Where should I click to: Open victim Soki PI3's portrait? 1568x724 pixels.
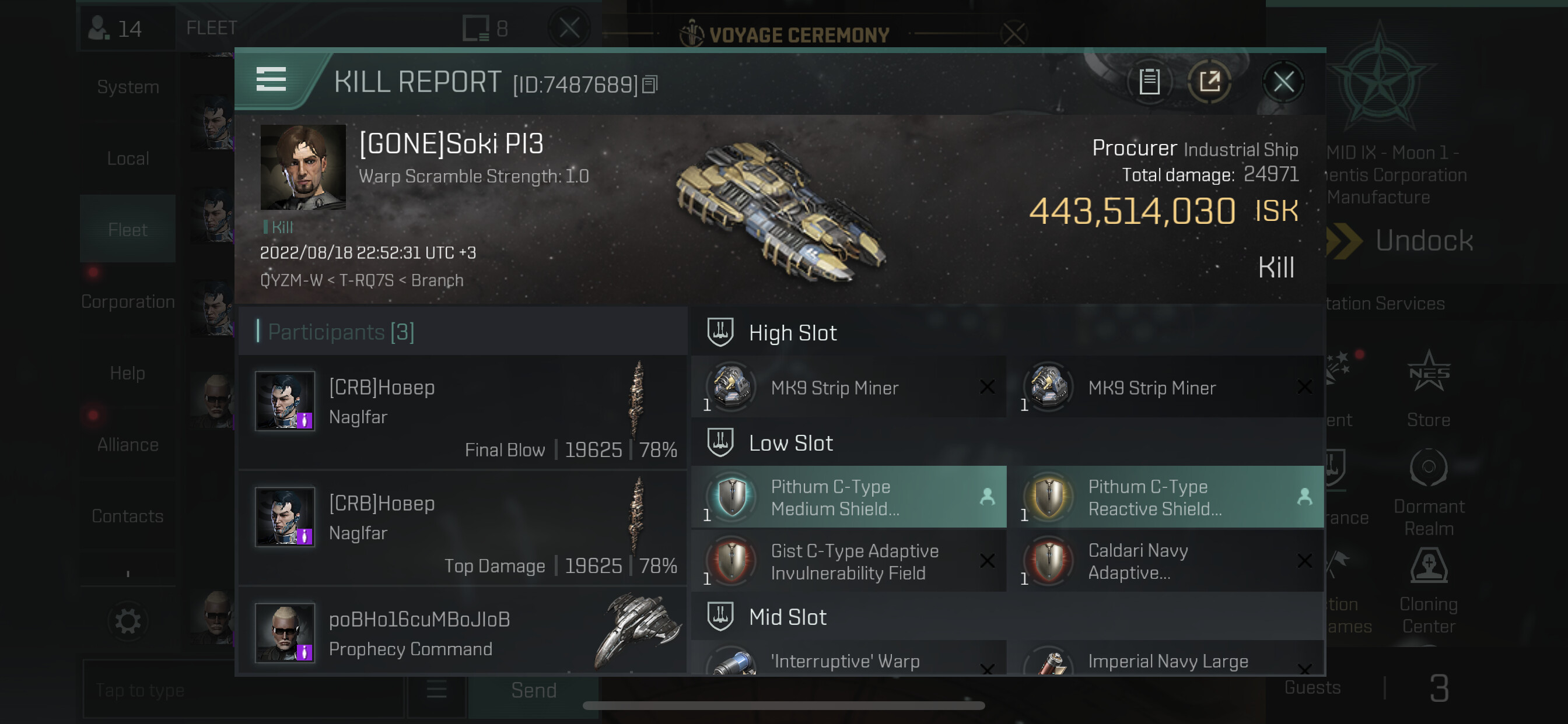[303, 167]
